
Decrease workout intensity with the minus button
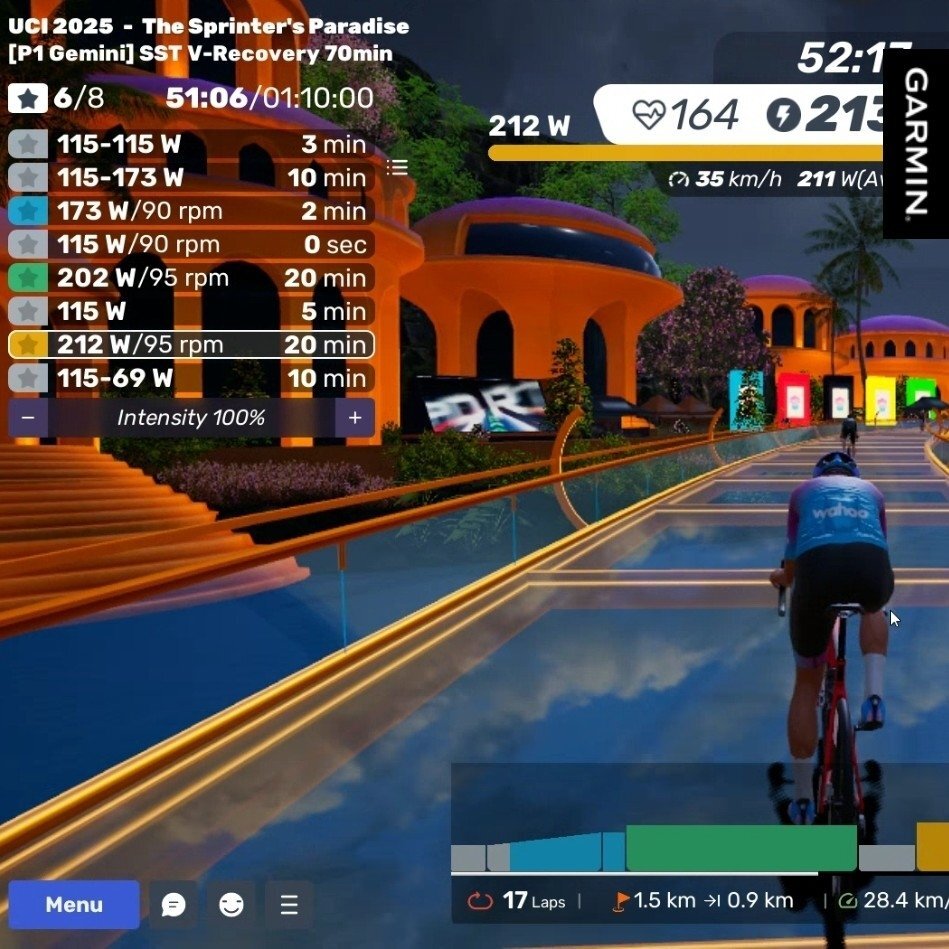point(28,418)
